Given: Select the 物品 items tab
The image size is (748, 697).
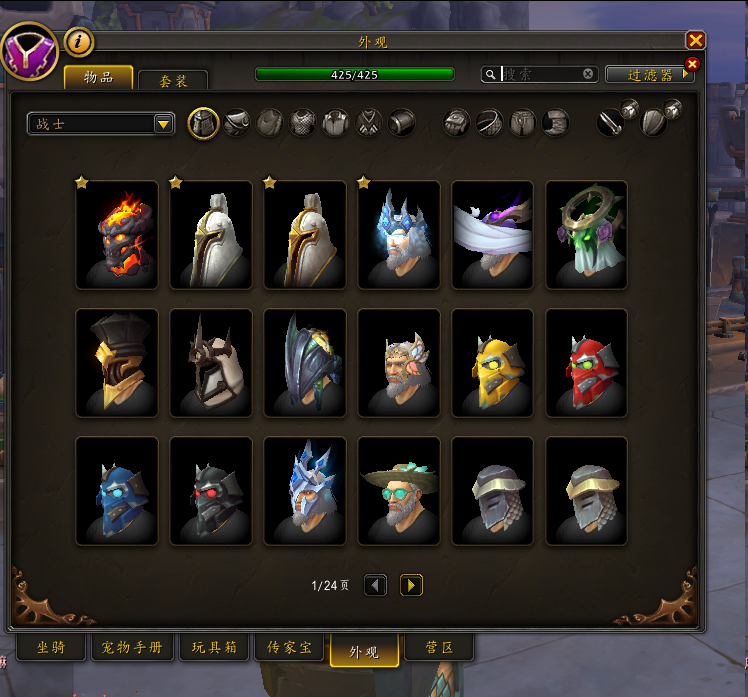Looking at the screenshot, I should [x=97, y=78].
